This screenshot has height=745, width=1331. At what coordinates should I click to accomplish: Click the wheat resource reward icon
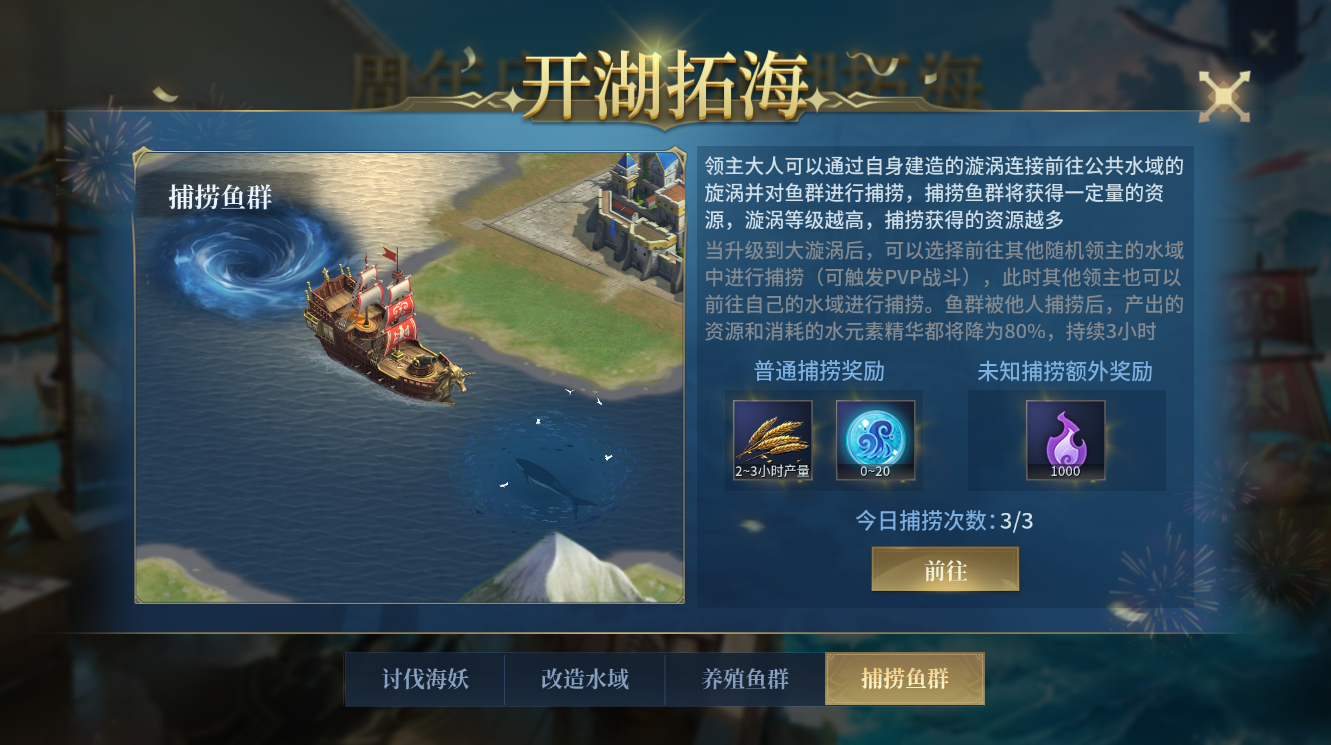771,438
